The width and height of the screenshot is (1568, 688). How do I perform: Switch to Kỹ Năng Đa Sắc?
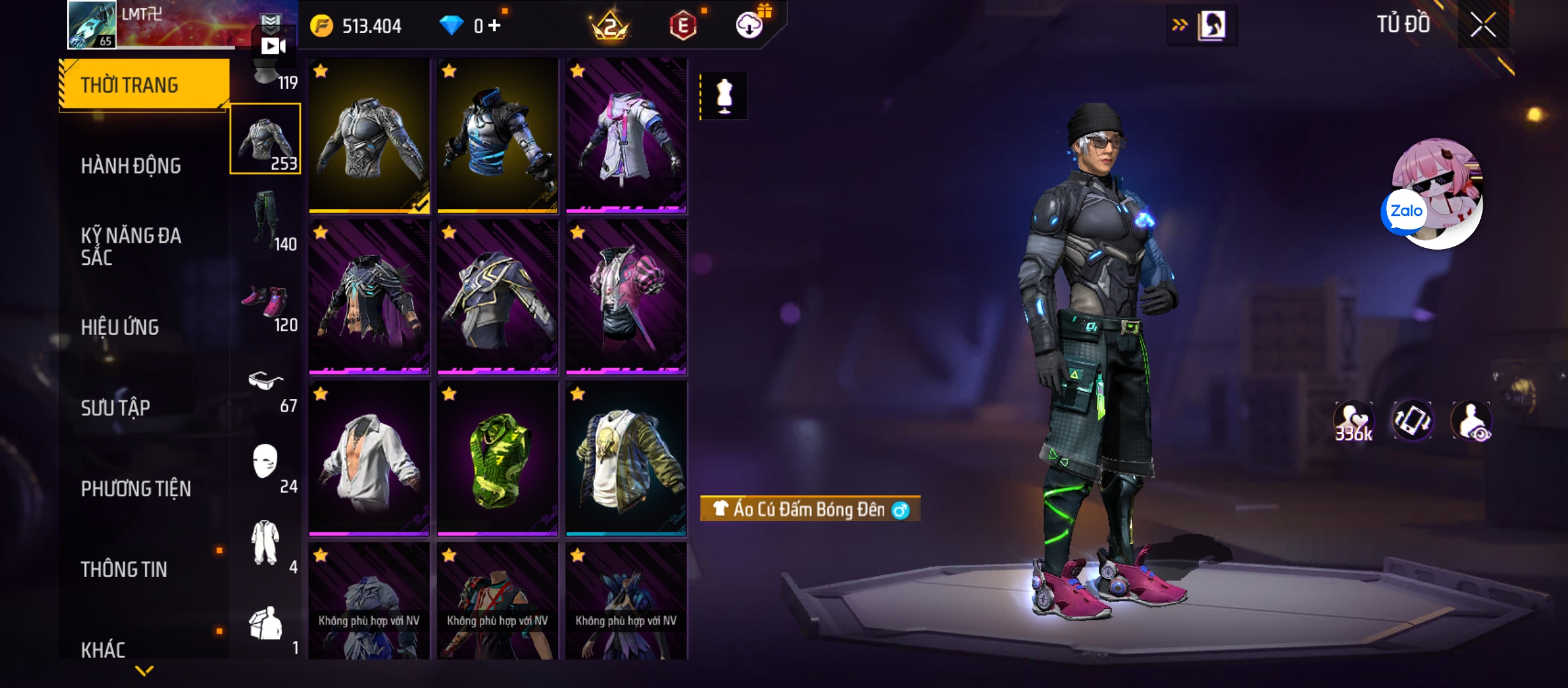click(x=131, y=247)
